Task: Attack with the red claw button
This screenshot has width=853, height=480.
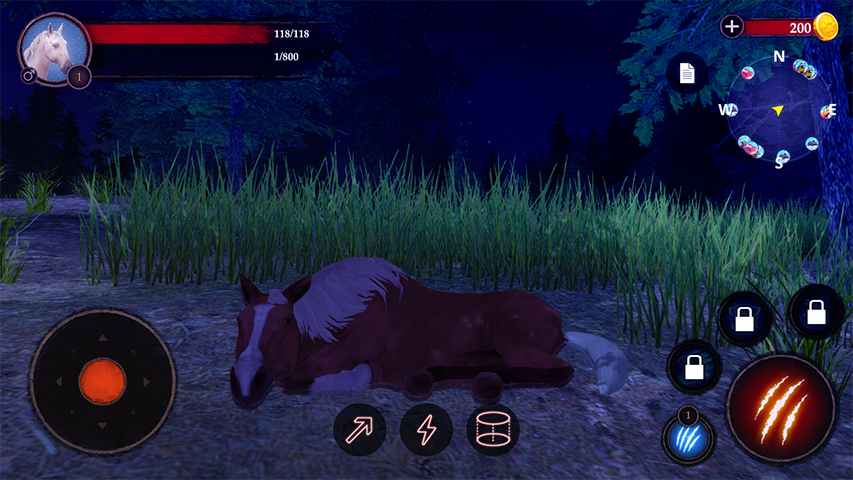Action: coord(781,409)
